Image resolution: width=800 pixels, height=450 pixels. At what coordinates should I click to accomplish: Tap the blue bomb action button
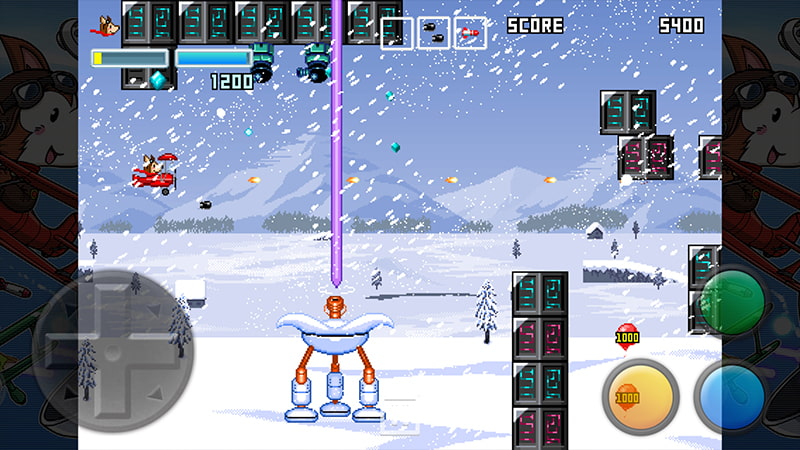733,396
